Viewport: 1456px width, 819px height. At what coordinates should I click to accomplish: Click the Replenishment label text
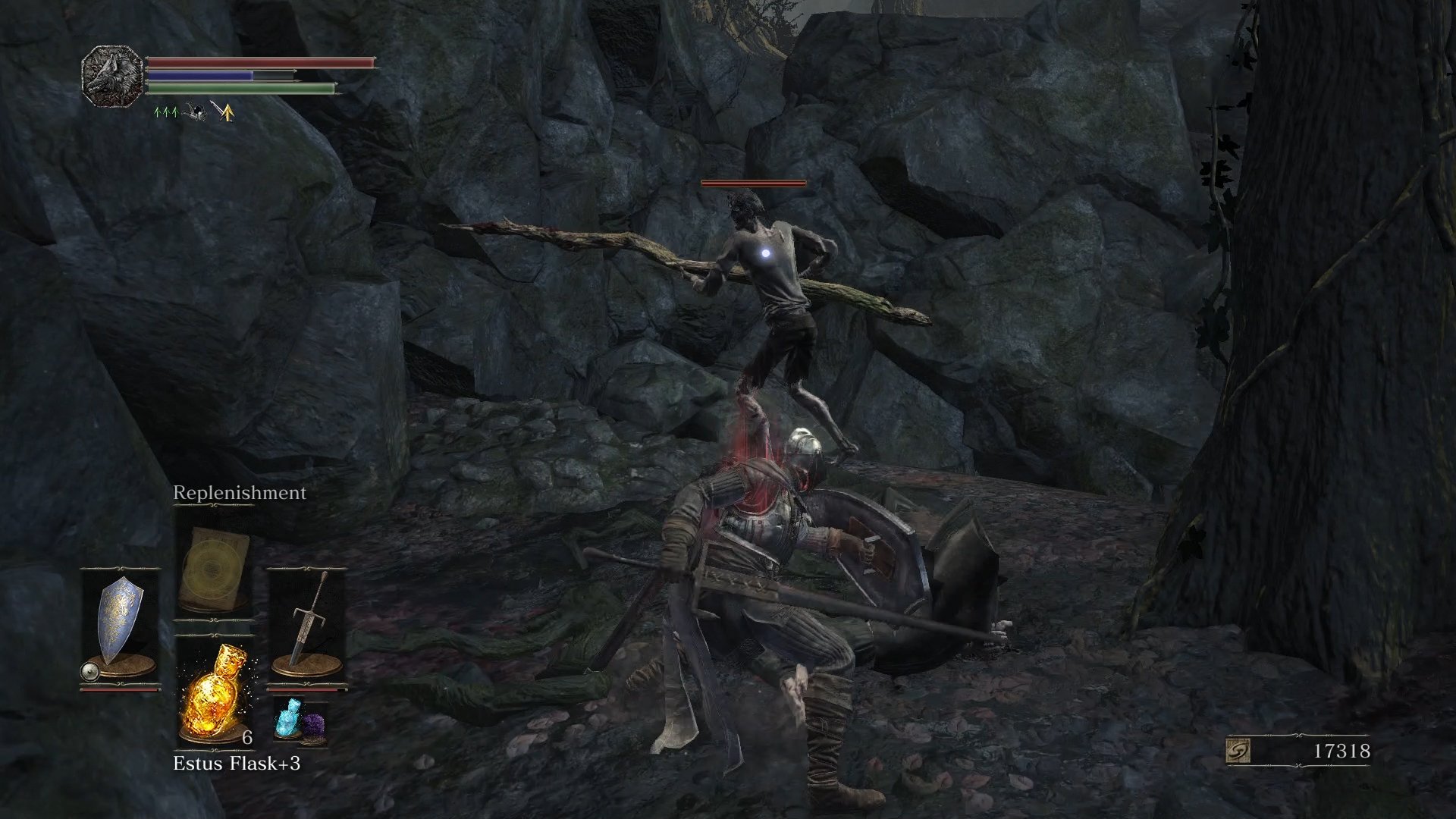(x=239, y=492)
